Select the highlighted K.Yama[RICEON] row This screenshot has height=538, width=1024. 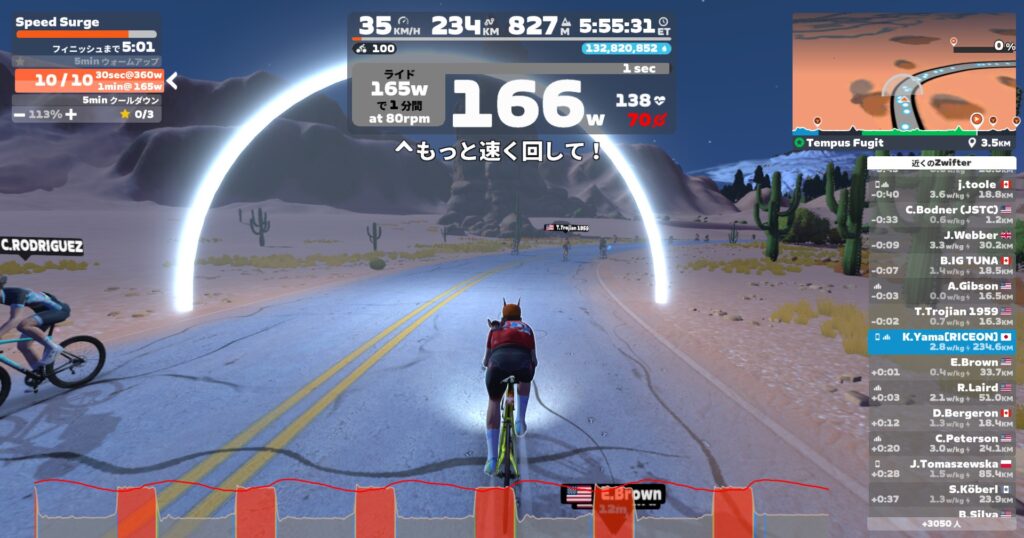click(x=942, y=342)
